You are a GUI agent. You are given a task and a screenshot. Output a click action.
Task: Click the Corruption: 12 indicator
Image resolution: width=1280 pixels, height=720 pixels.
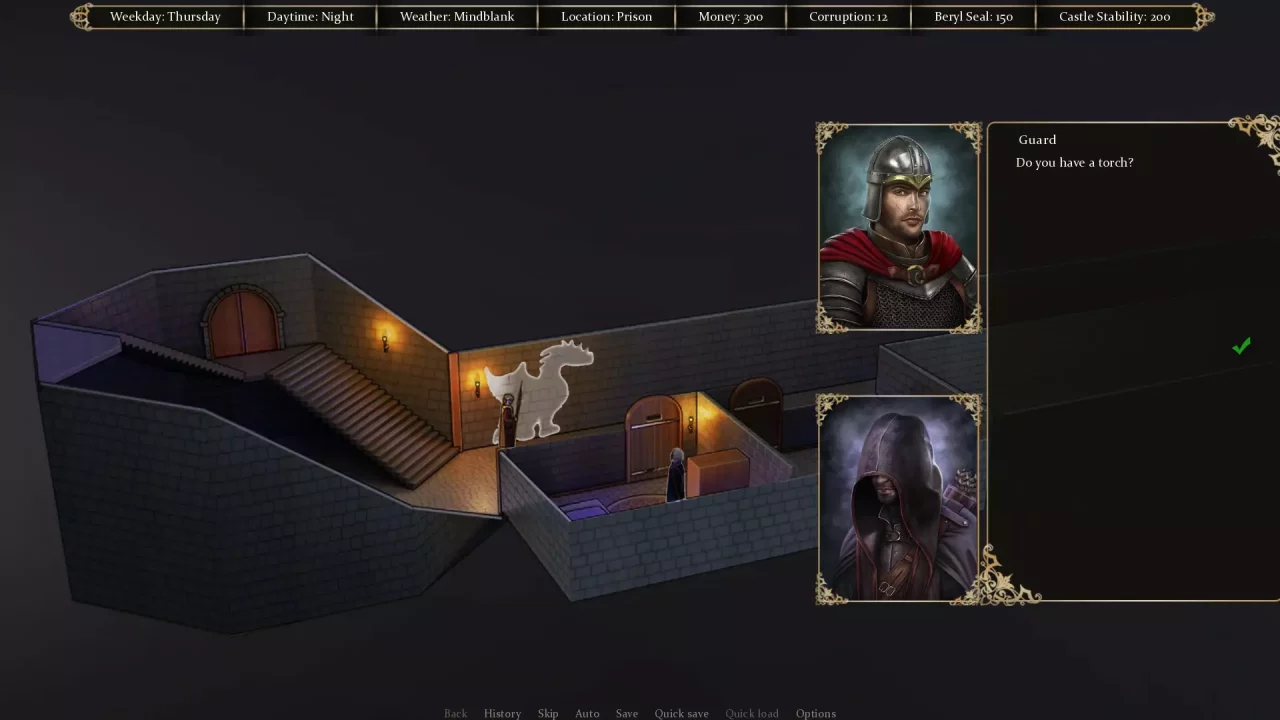(848, 16)
